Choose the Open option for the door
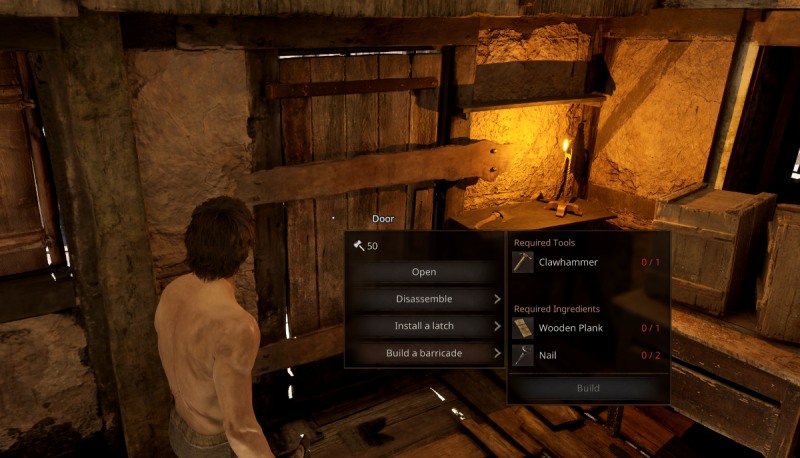The height and width of the screenshot is (458, 800). [424, 272]
